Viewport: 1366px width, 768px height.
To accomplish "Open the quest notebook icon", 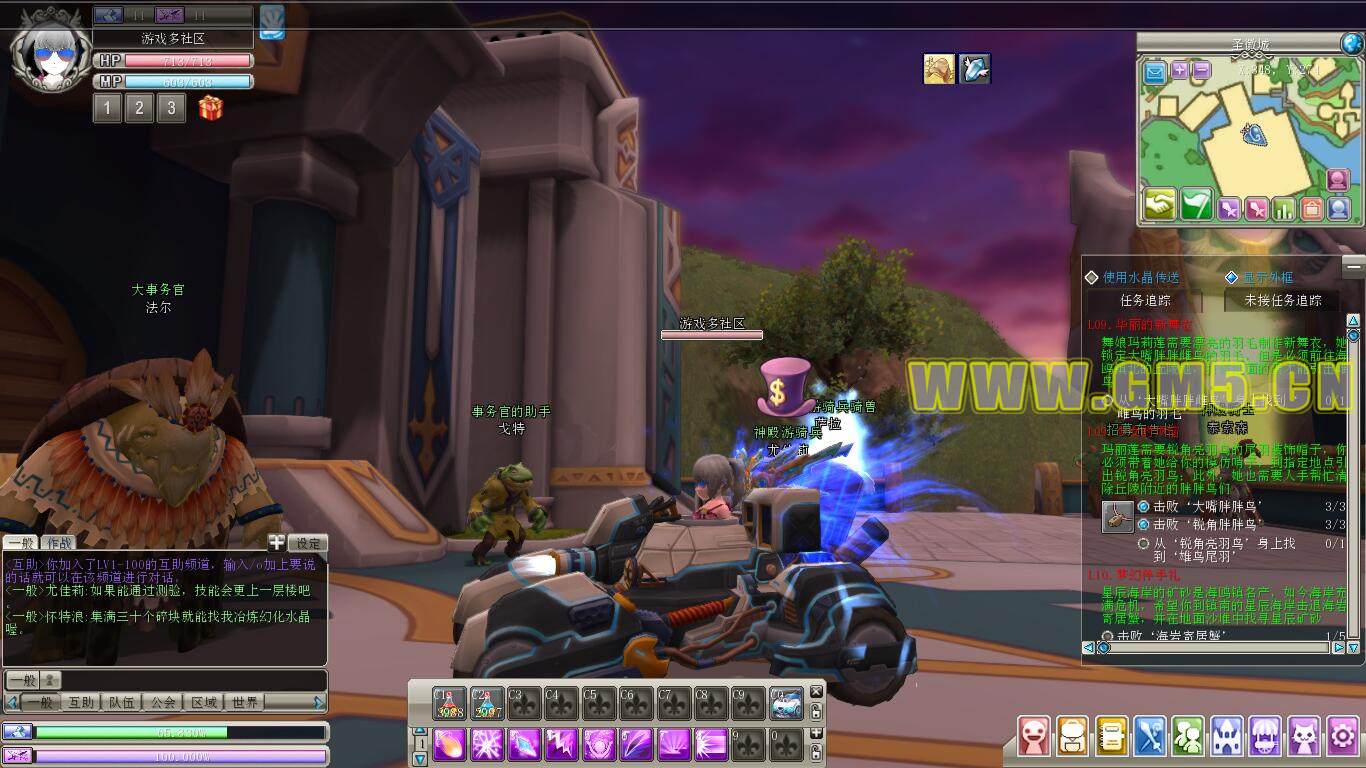I will pyautogui.click(x=1111, y=737).
